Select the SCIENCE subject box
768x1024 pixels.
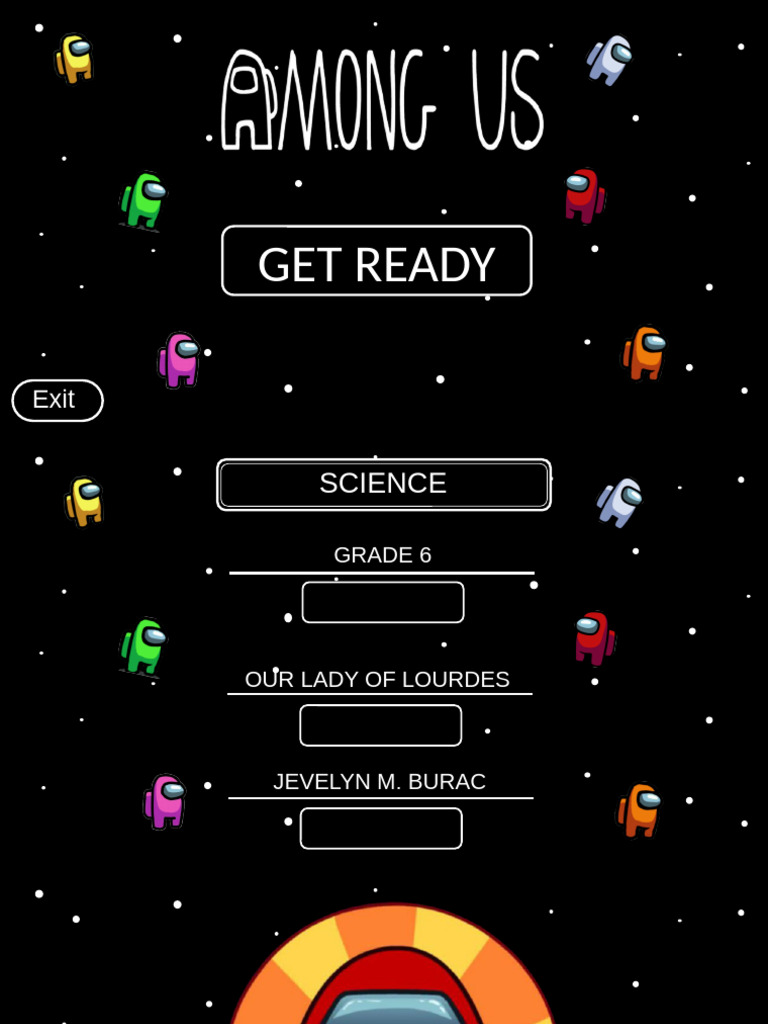tap(383, 484)
